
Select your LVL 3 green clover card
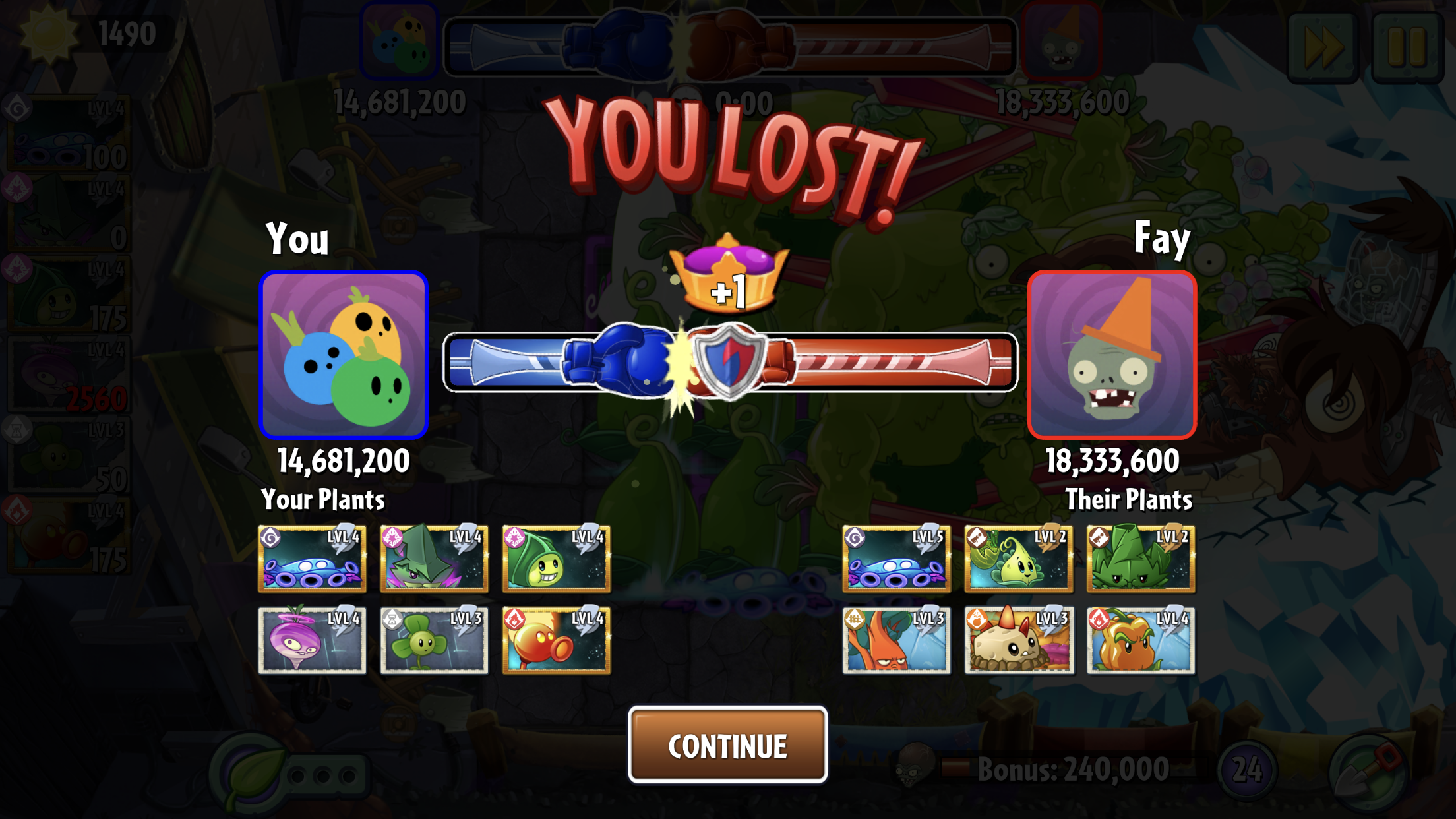click(434, 640)
